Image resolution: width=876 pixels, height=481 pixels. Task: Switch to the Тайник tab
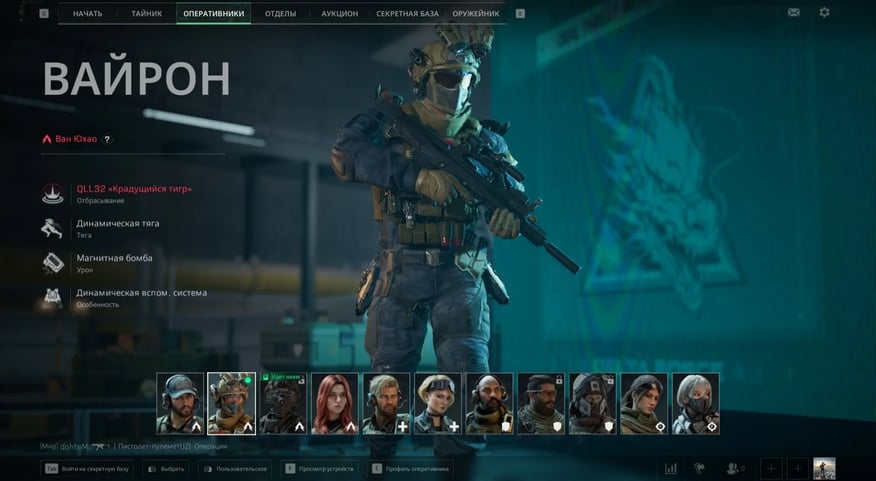(x=146, y=13)
